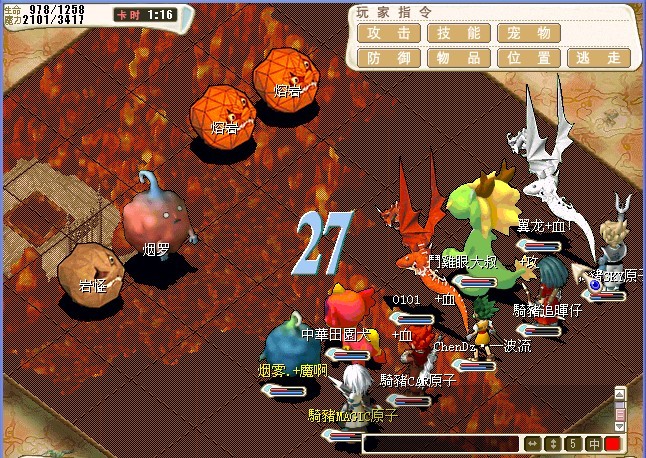Click the chat text input box

[440, 443]
